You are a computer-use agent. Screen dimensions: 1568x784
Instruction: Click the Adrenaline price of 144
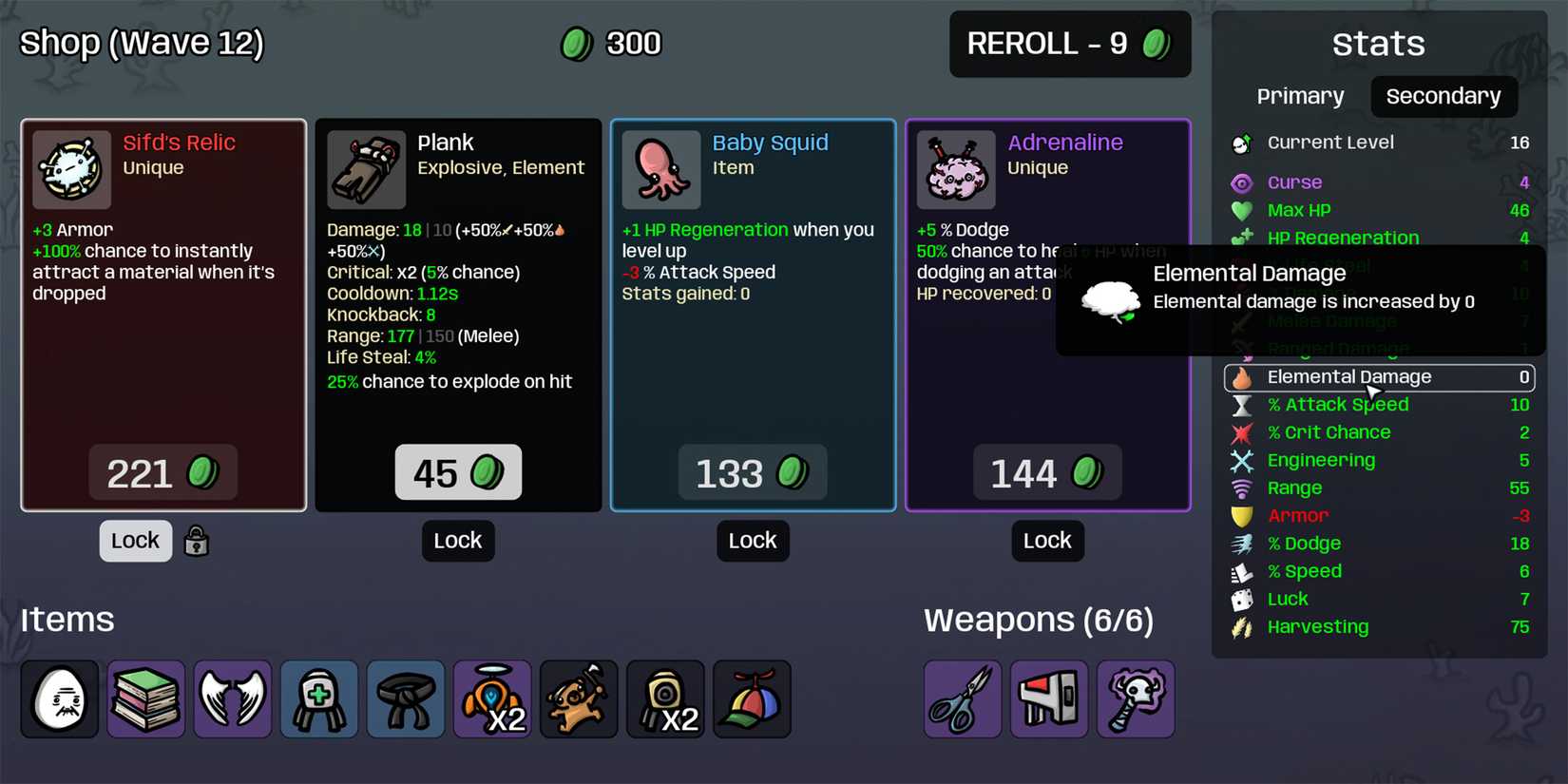coord(1047,472)
